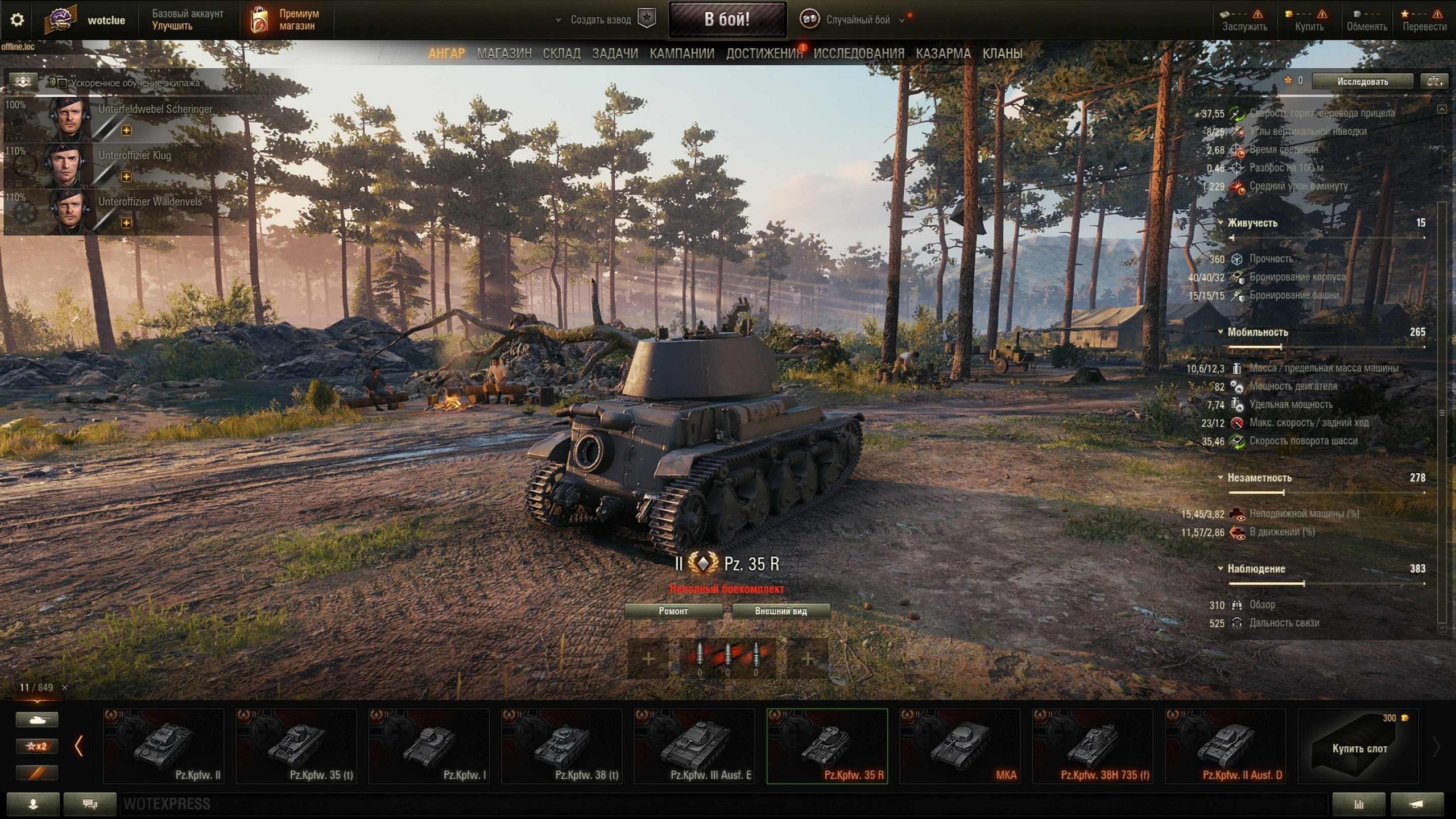
Task: Click Создать взвод platoon option
Action: click(601, 20)
